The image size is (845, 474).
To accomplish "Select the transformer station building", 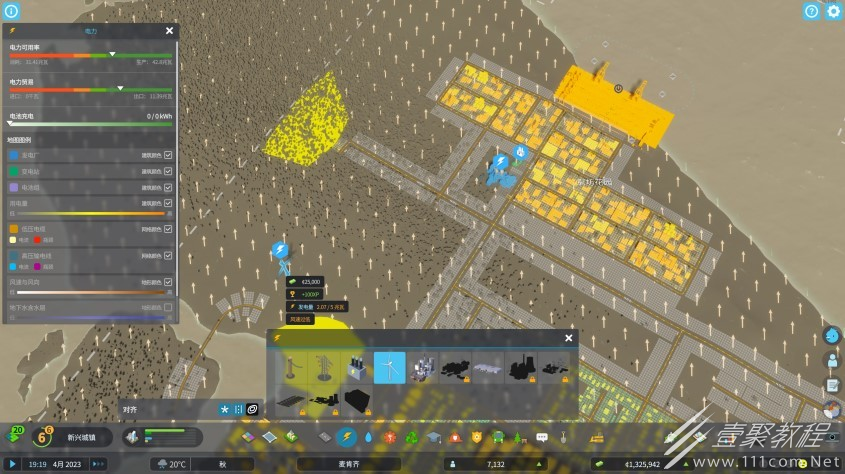I will [356, 368].
